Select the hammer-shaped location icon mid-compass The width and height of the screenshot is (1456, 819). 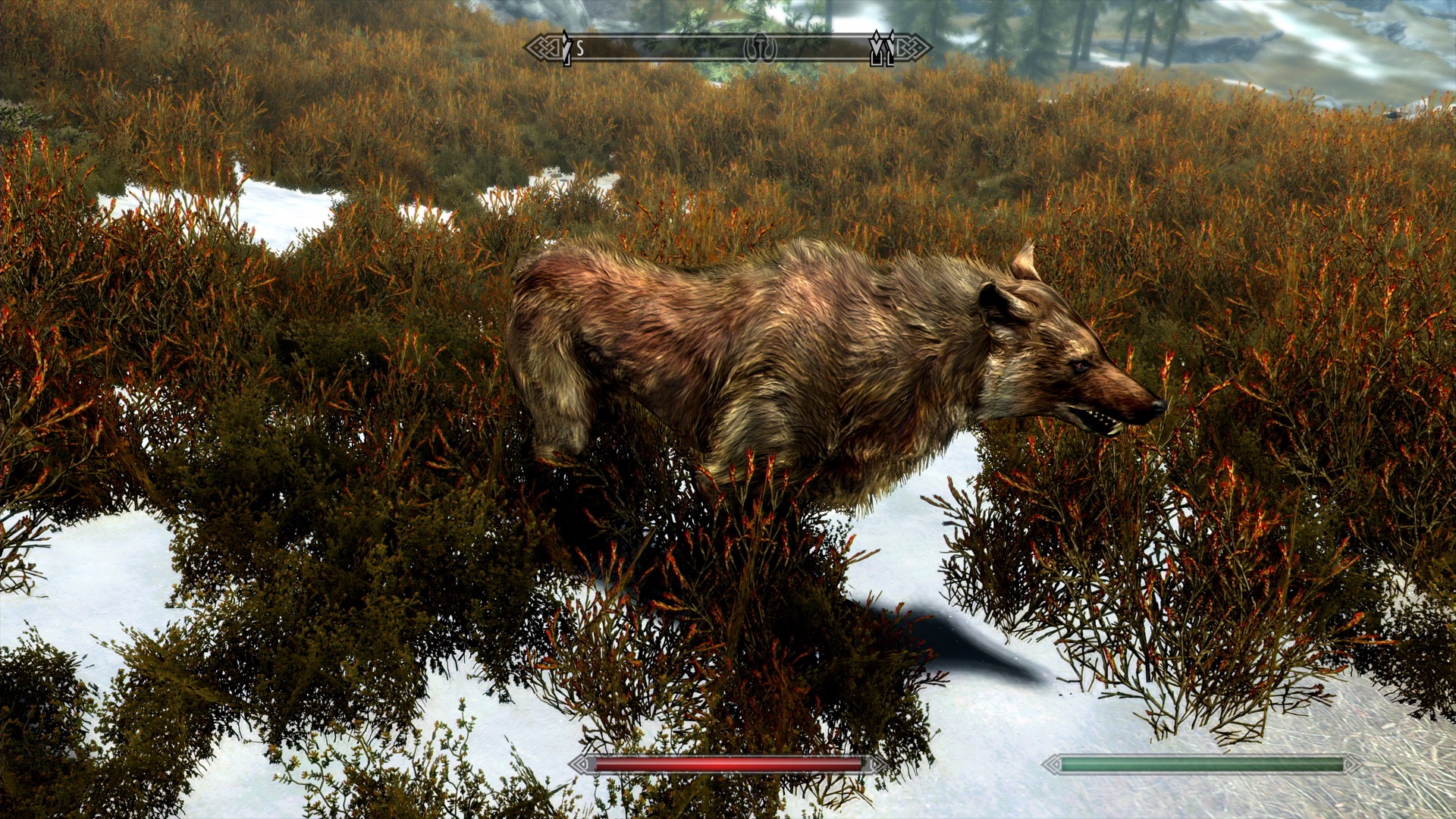click(761, 48)
